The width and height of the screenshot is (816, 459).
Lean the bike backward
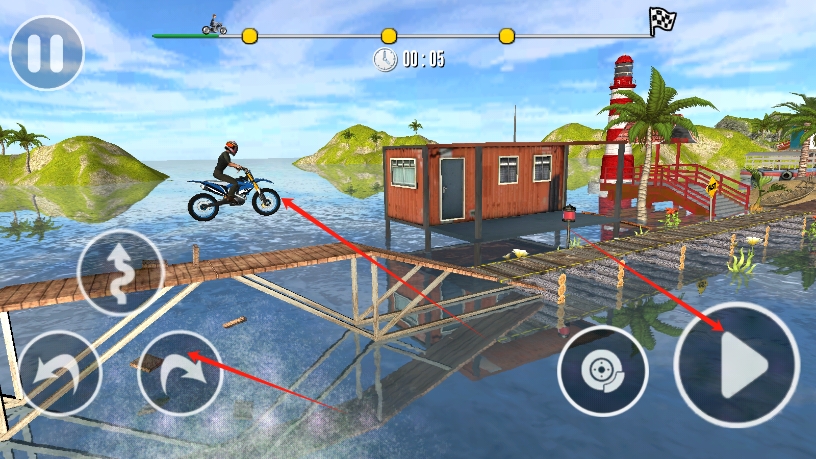point(58,373)
